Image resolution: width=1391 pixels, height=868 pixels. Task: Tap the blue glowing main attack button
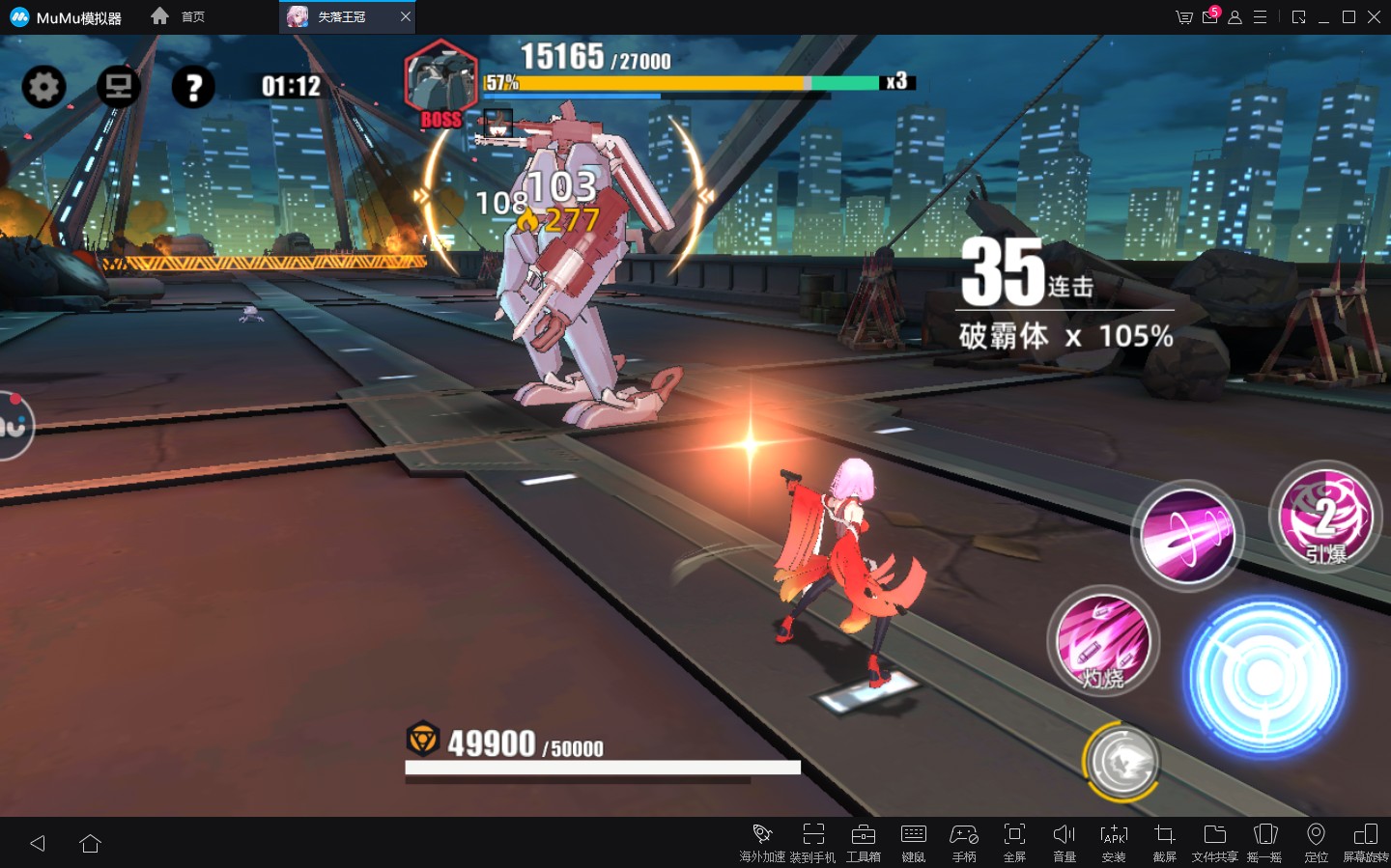(1263, 677)
